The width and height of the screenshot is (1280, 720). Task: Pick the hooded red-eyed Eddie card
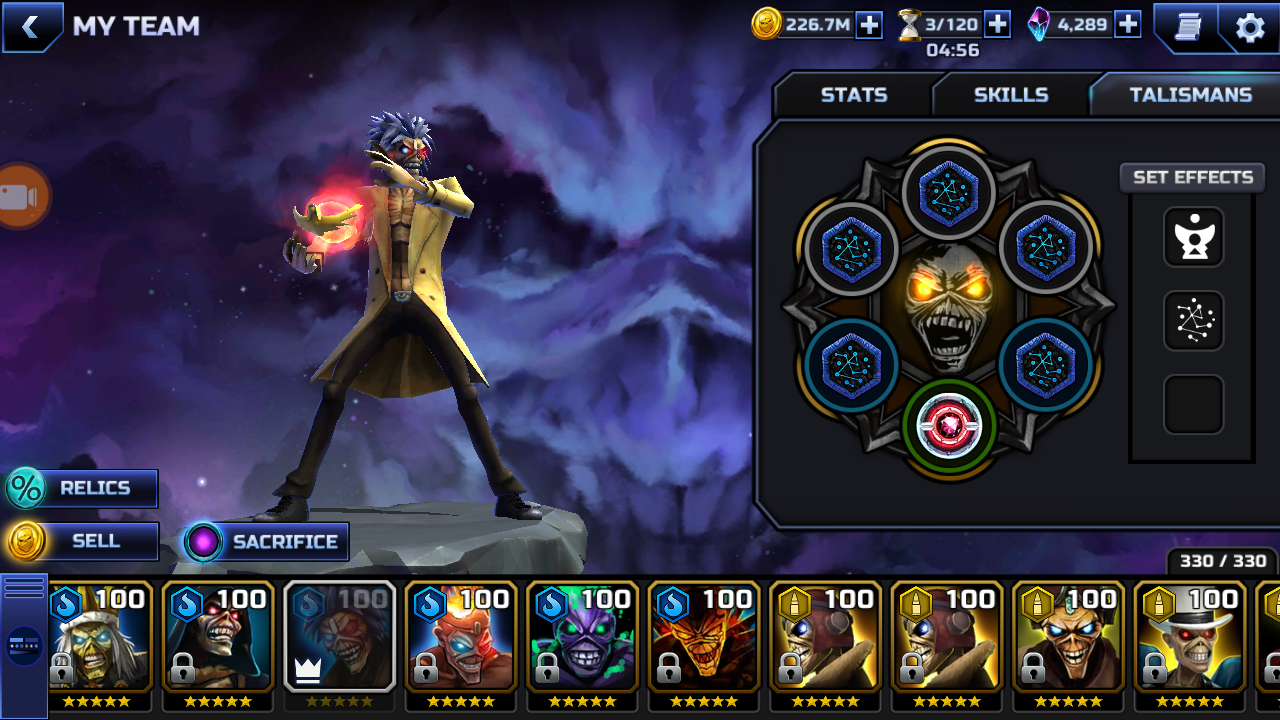[x=218, y=636]
